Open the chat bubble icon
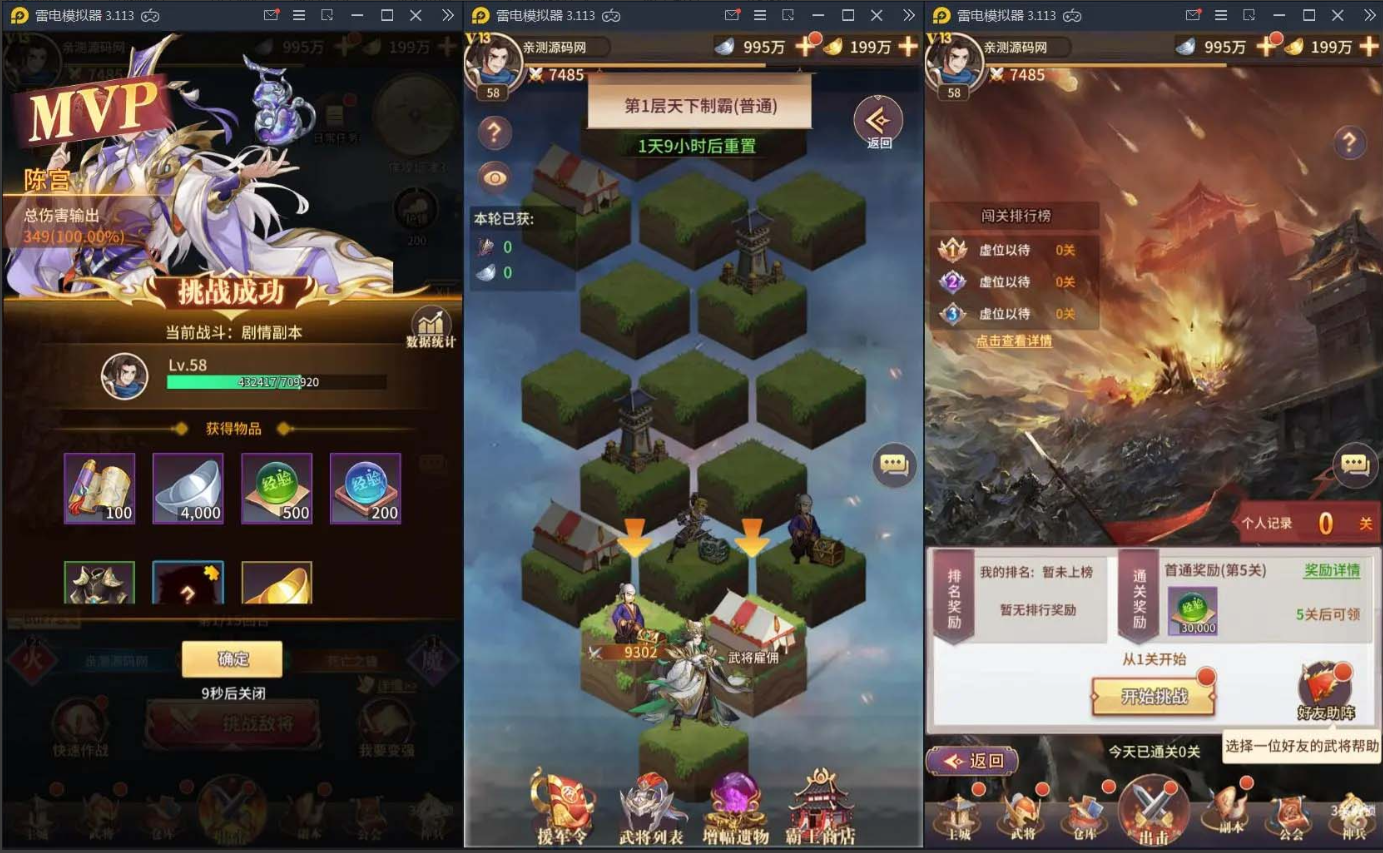Viewport: 1383px width, 853px height. tap(893, 463)
